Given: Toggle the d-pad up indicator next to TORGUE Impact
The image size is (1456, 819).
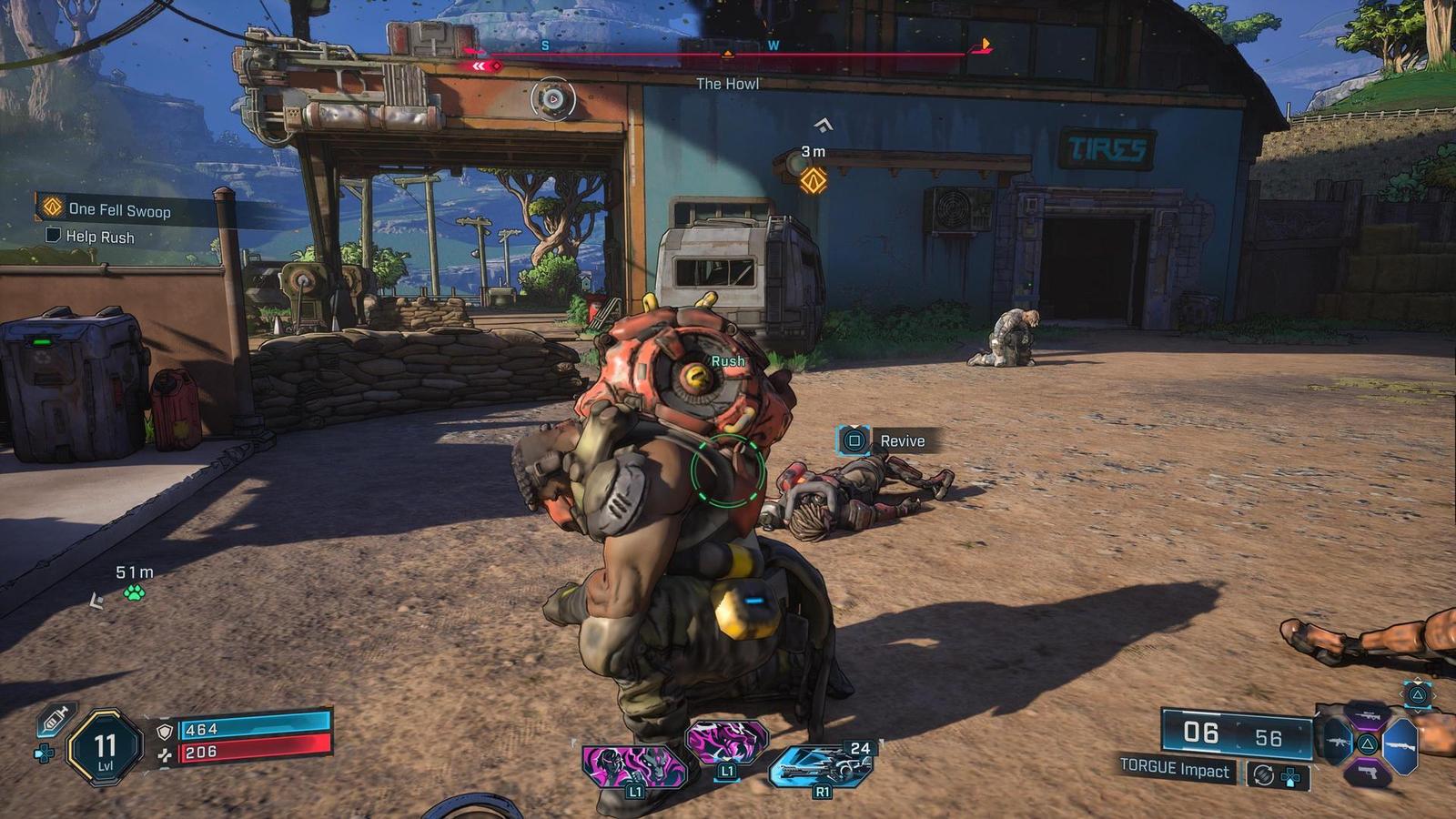Looking at the screenshot, I should click(1289, 777).
